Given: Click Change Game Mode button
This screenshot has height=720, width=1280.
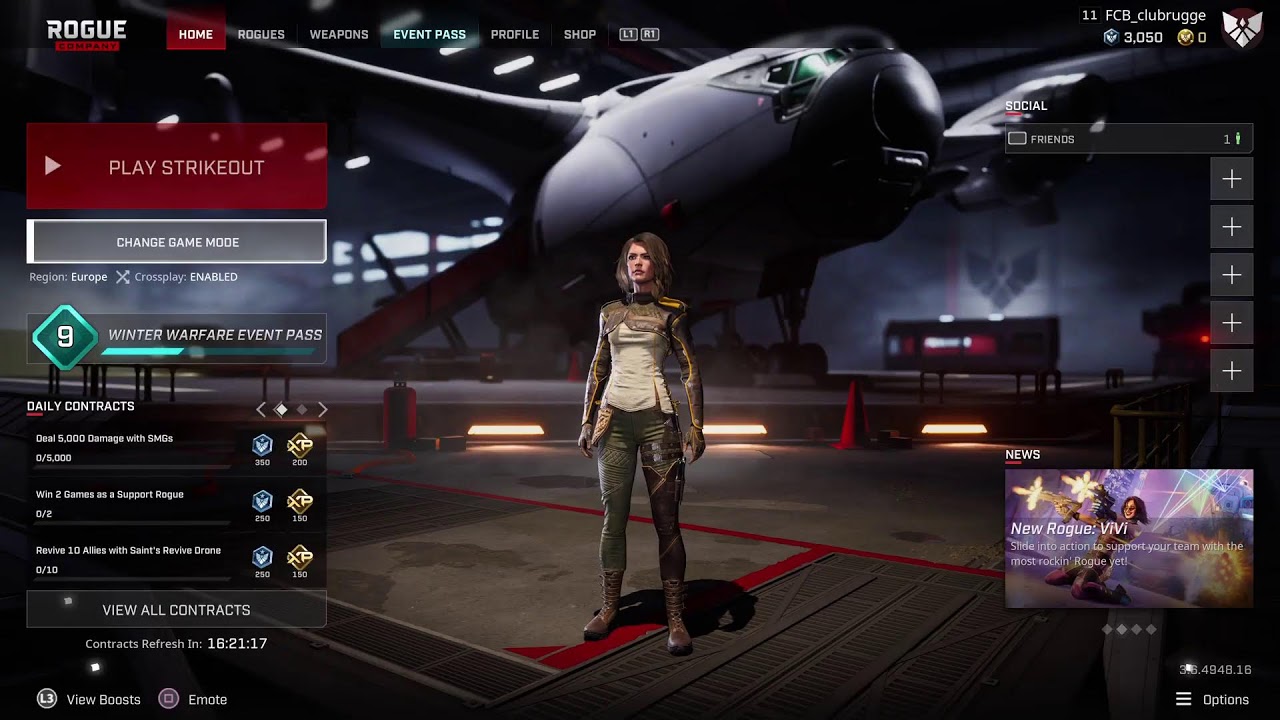Looking at the screenshot, I should 176,242.
